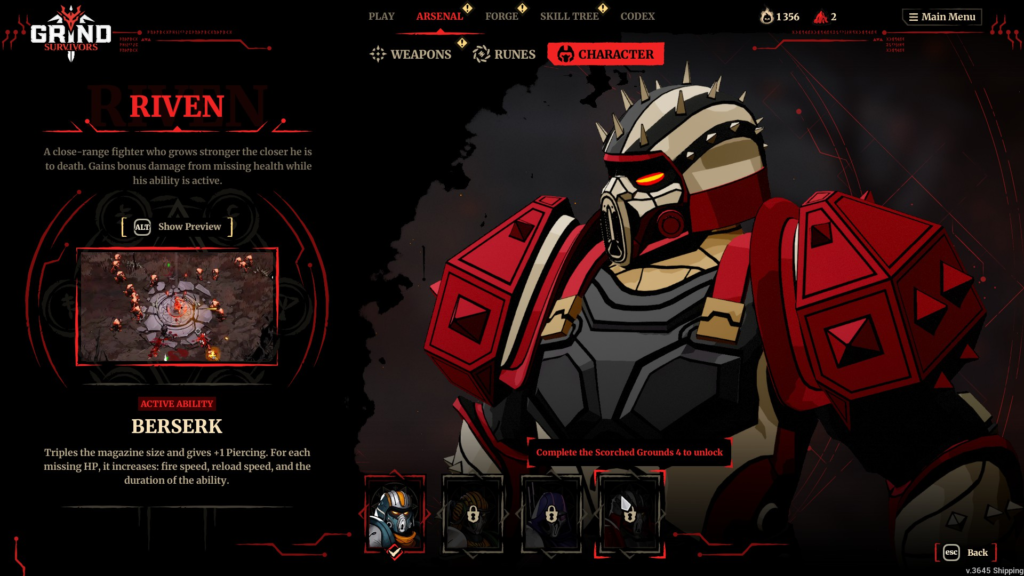Open the Play tab
The image size is (1024, 576).
coord(381,16)
